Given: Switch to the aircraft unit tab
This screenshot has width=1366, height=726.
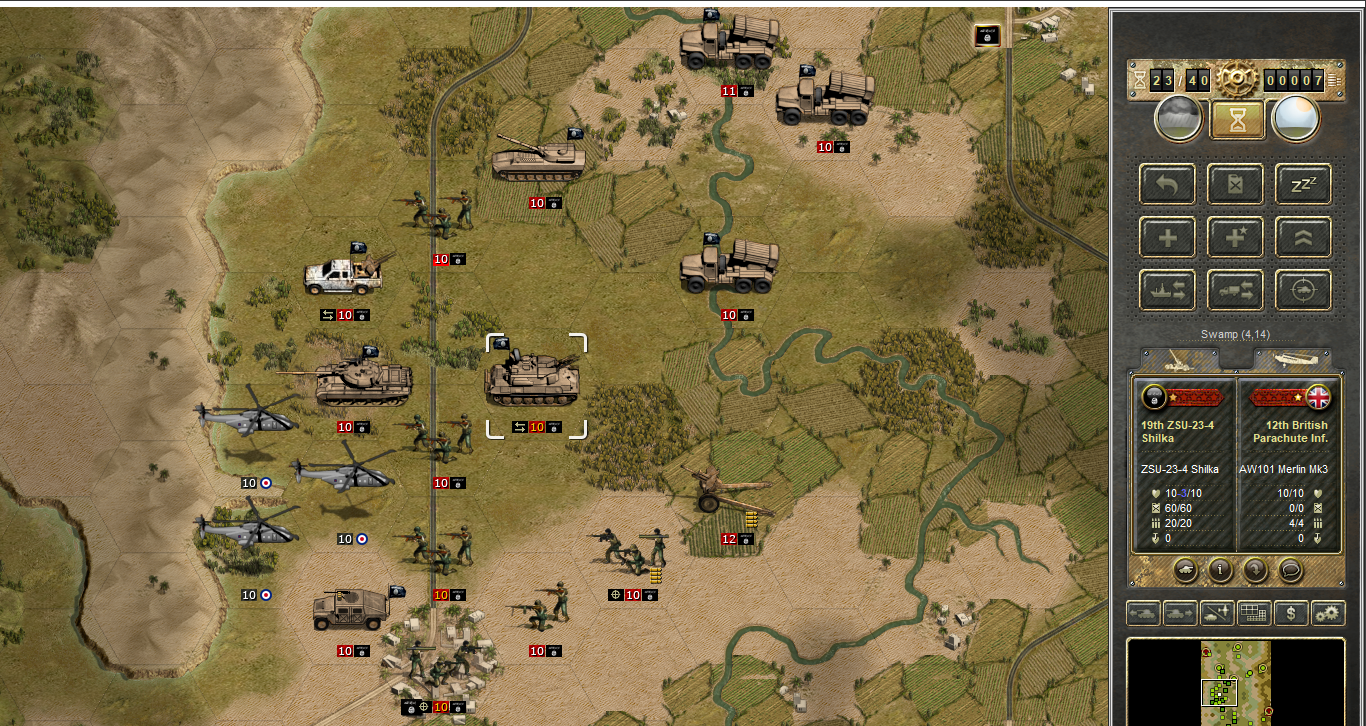Looking at the screenshot, I should click(1292, 360).
